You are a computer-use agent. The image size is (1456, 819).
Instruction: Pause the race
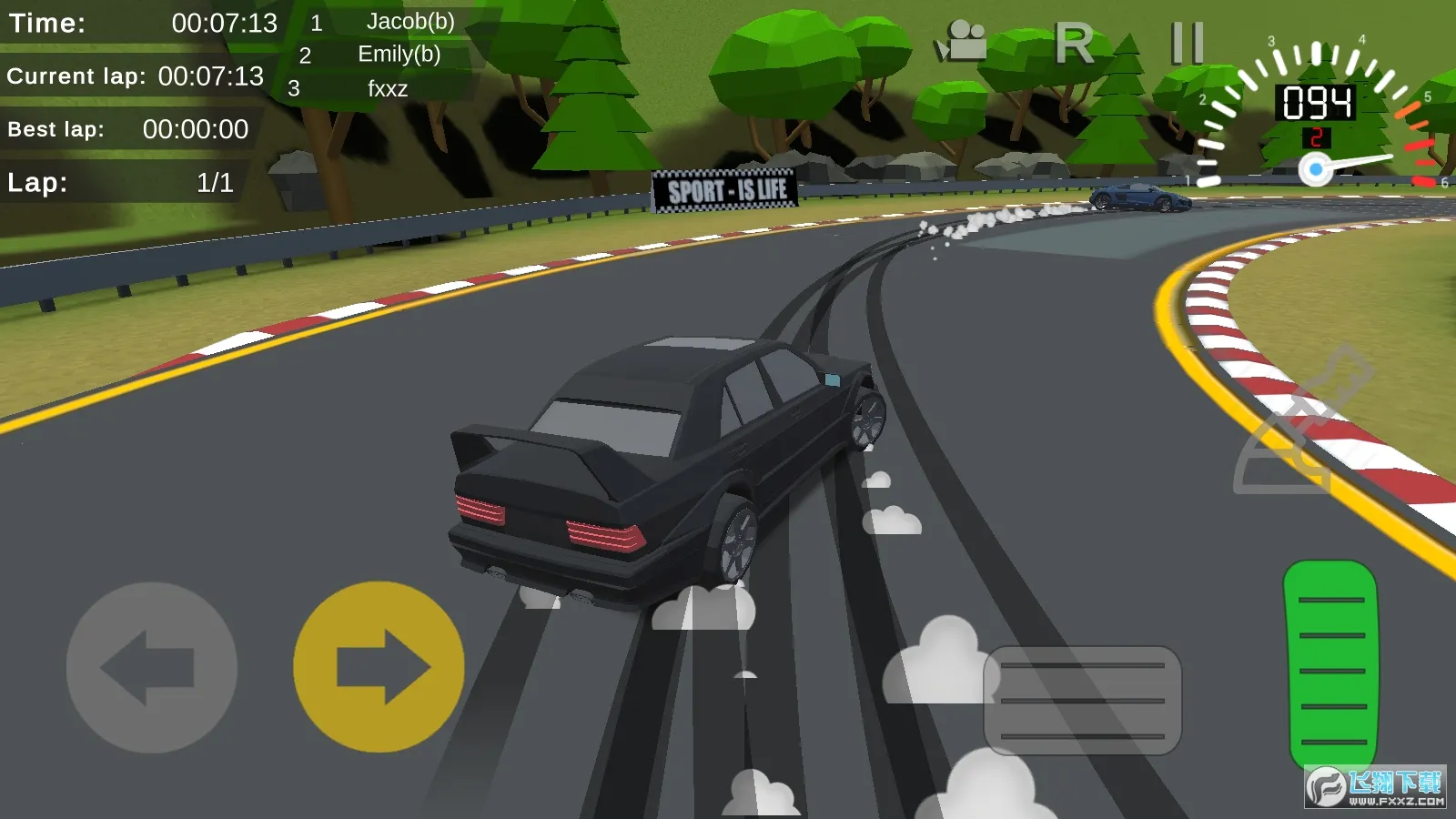pos(1187,43)
